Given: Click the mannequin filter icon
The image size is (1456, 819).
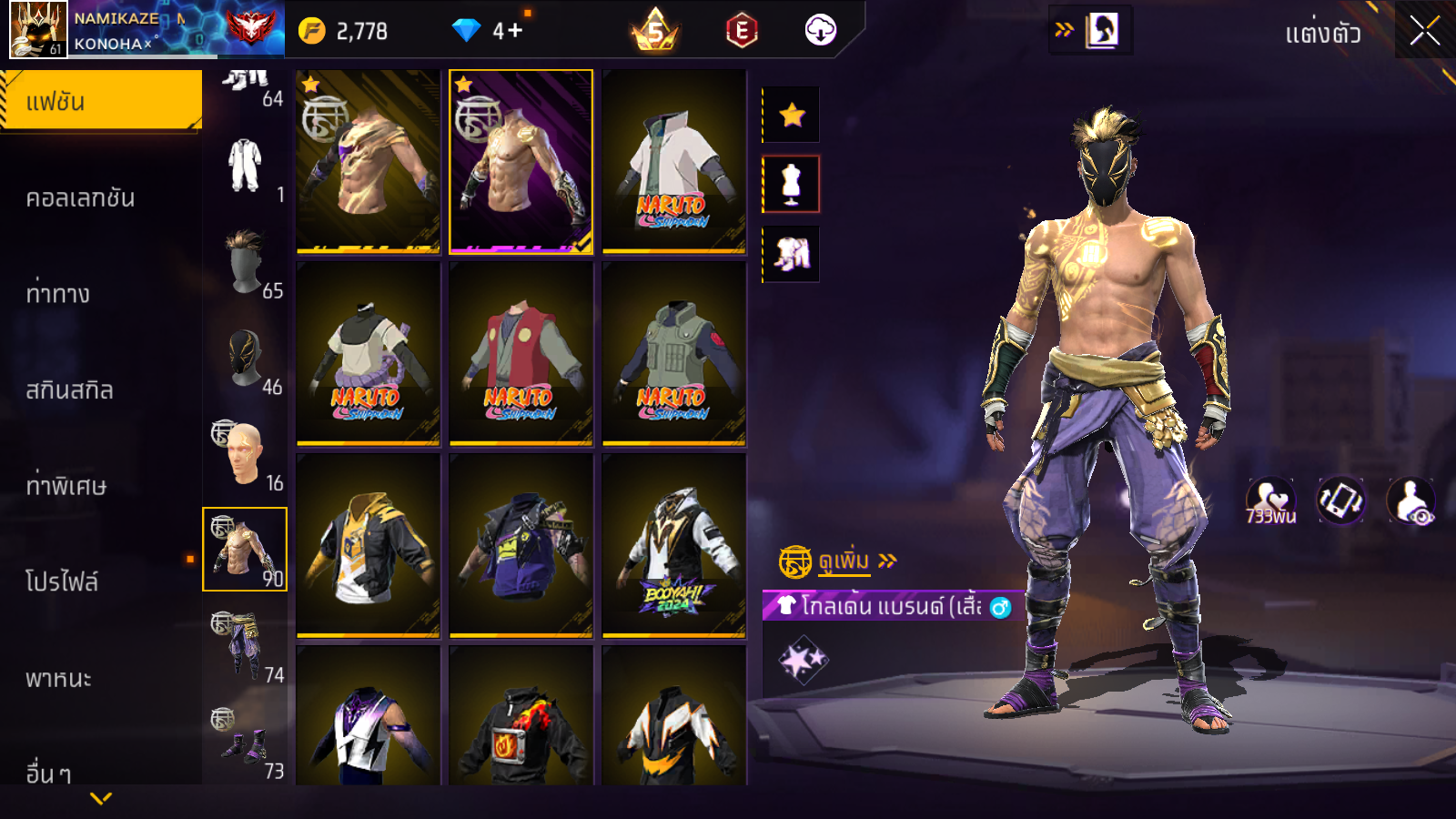Looking at the screenshot, I should 792,184.
